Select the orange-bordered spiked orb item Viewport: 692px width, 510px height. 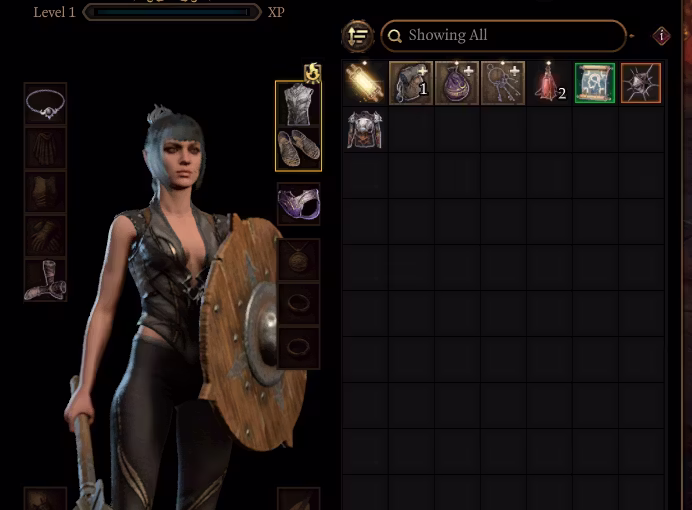640,83
